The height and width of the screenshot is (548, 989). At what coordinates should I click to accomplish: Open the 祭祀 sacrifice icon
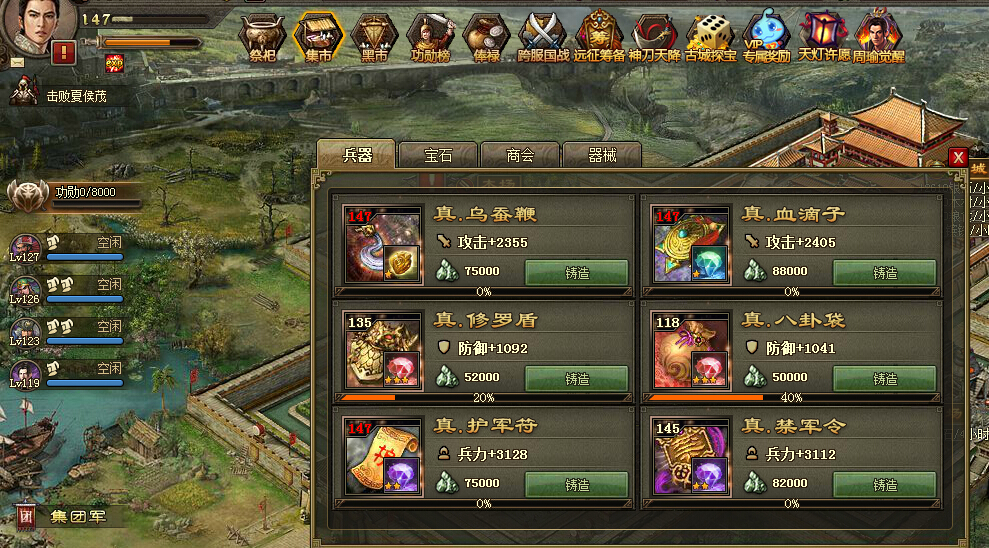point(262,38)
